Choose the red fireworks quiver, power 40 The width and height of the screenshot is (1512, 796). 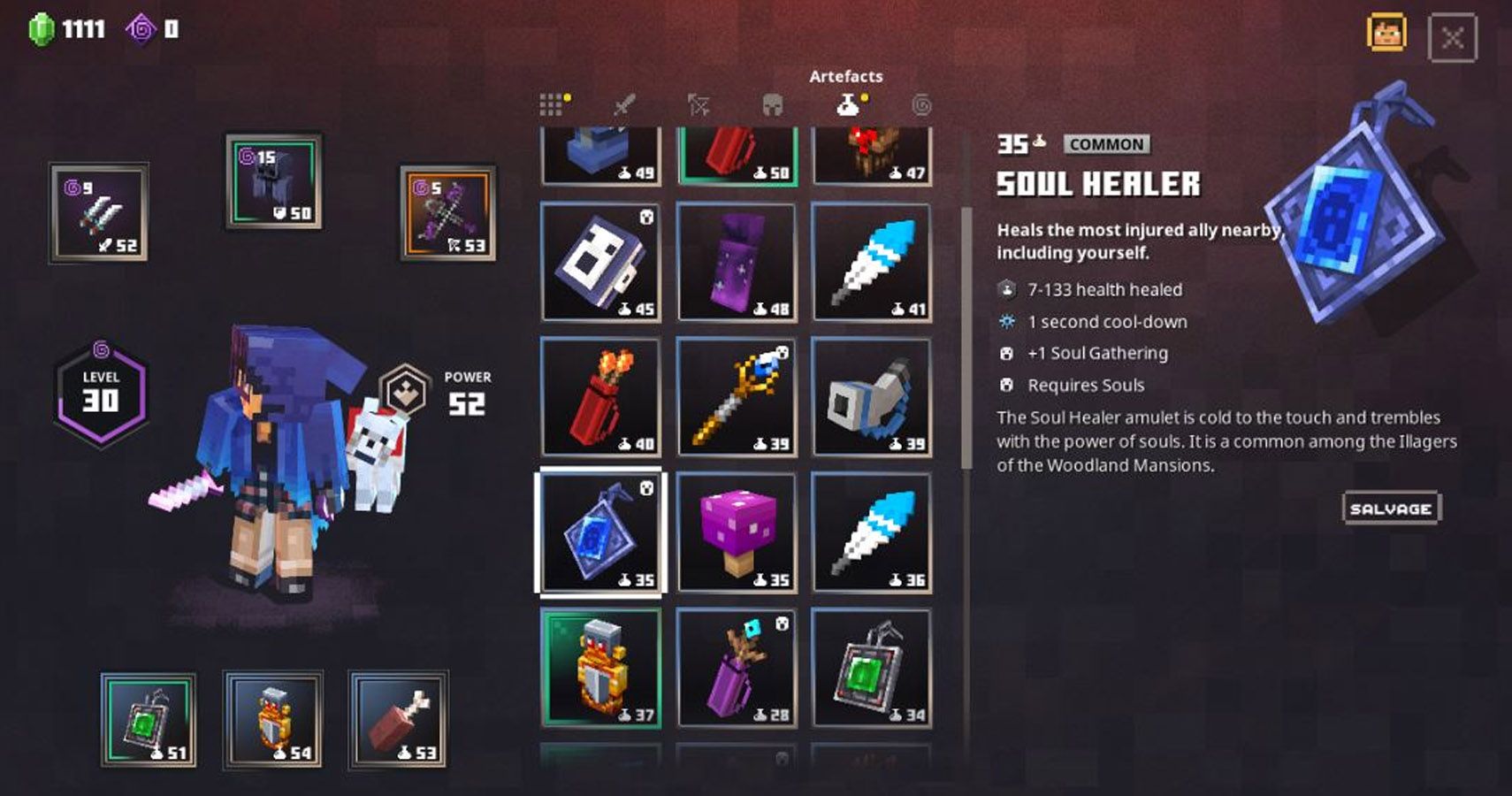tap(601, 397)
